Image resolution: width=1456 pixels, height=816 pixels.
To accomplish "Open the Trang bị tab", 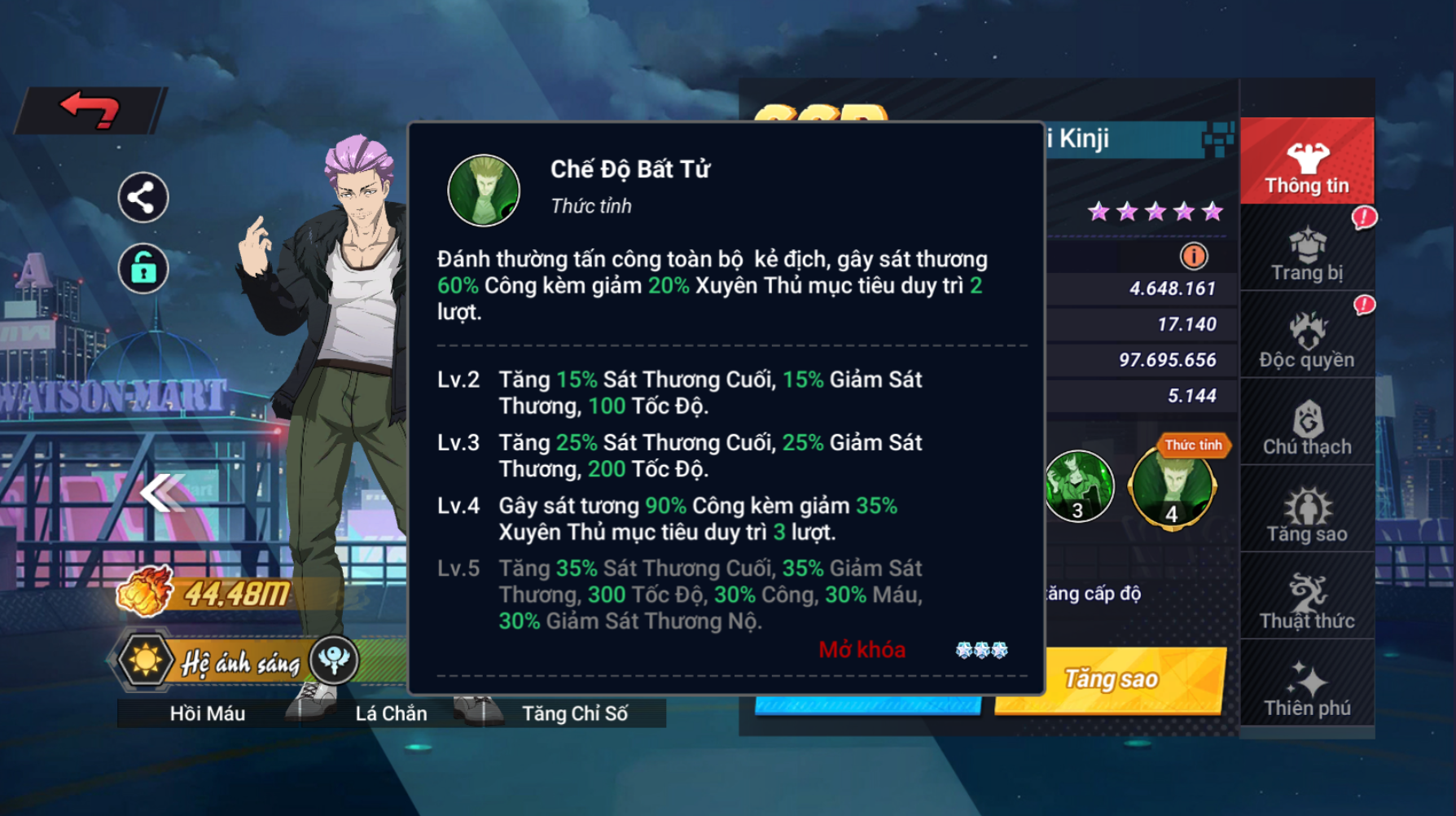I will [x=1306, y=254].
